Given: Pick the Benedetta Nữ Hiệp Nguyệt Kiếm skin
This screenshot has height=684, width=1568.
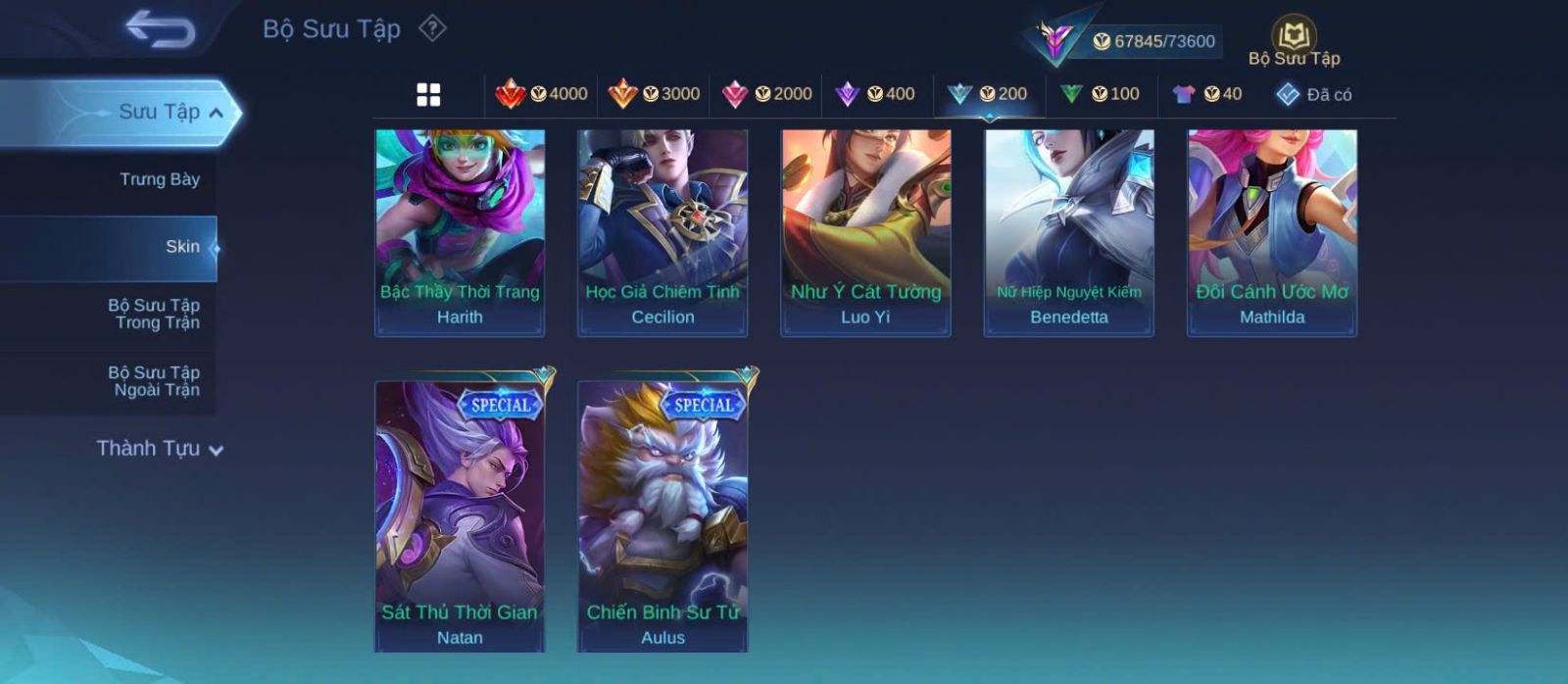Looking at the screenshot, I should 1069,232.
